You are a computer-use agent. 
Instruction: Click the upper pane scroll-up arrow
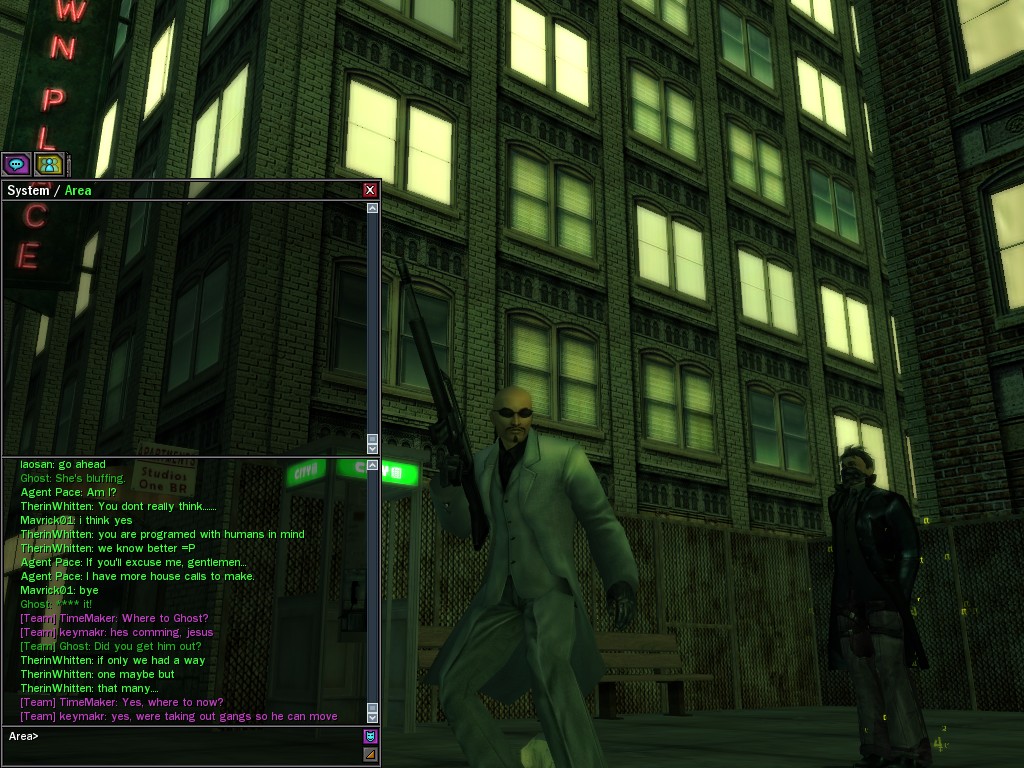point(373,208)
